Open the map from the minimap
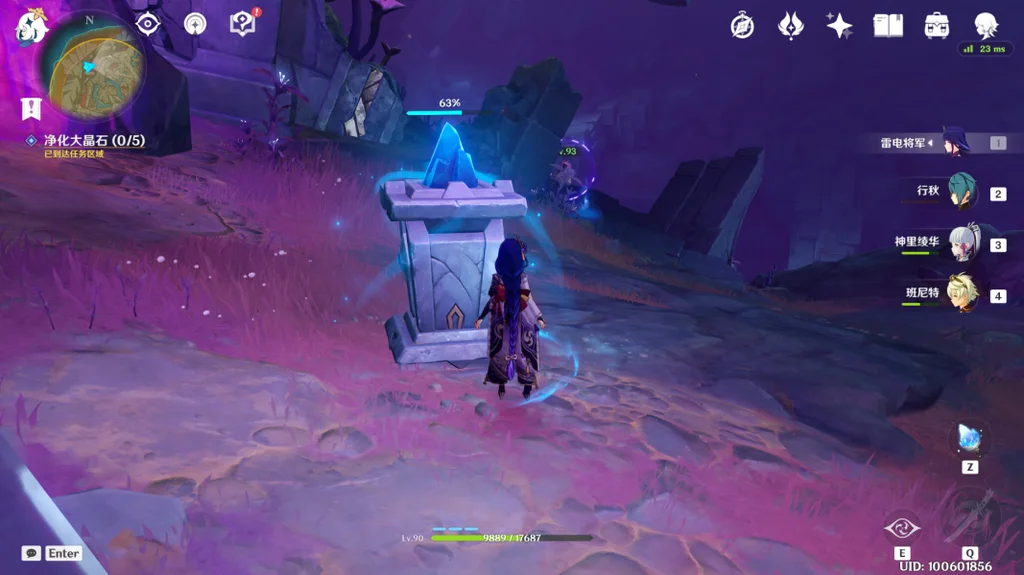1024x575 pixels. point(94,70)
